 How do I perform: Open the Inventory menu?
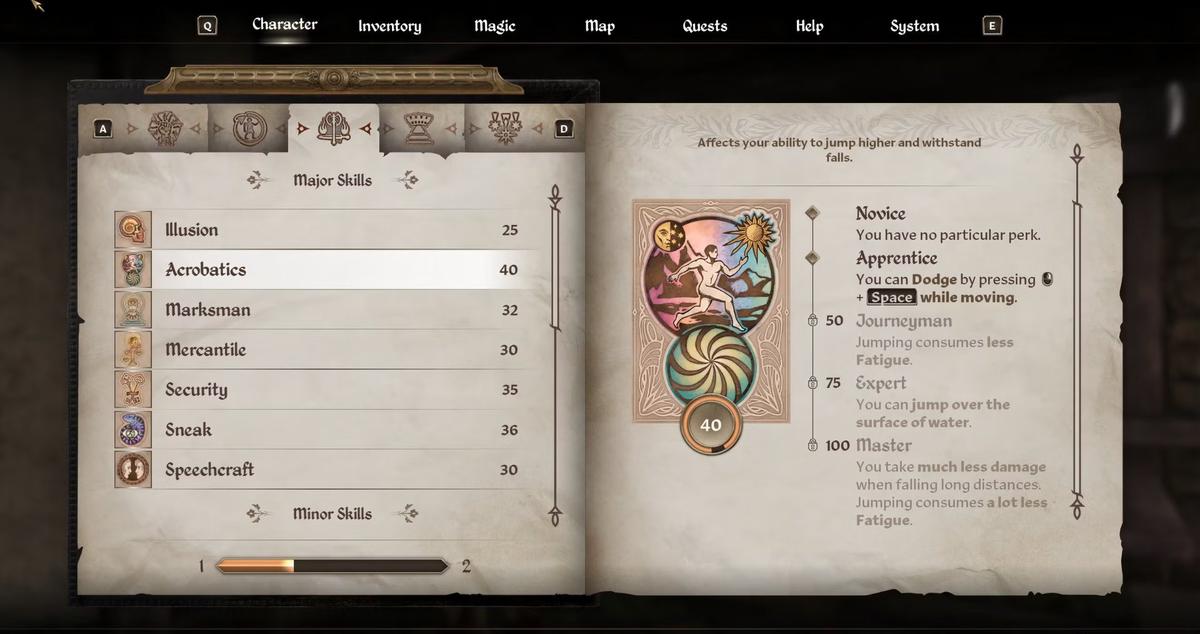pyautogui.click(x=389, y=26)
